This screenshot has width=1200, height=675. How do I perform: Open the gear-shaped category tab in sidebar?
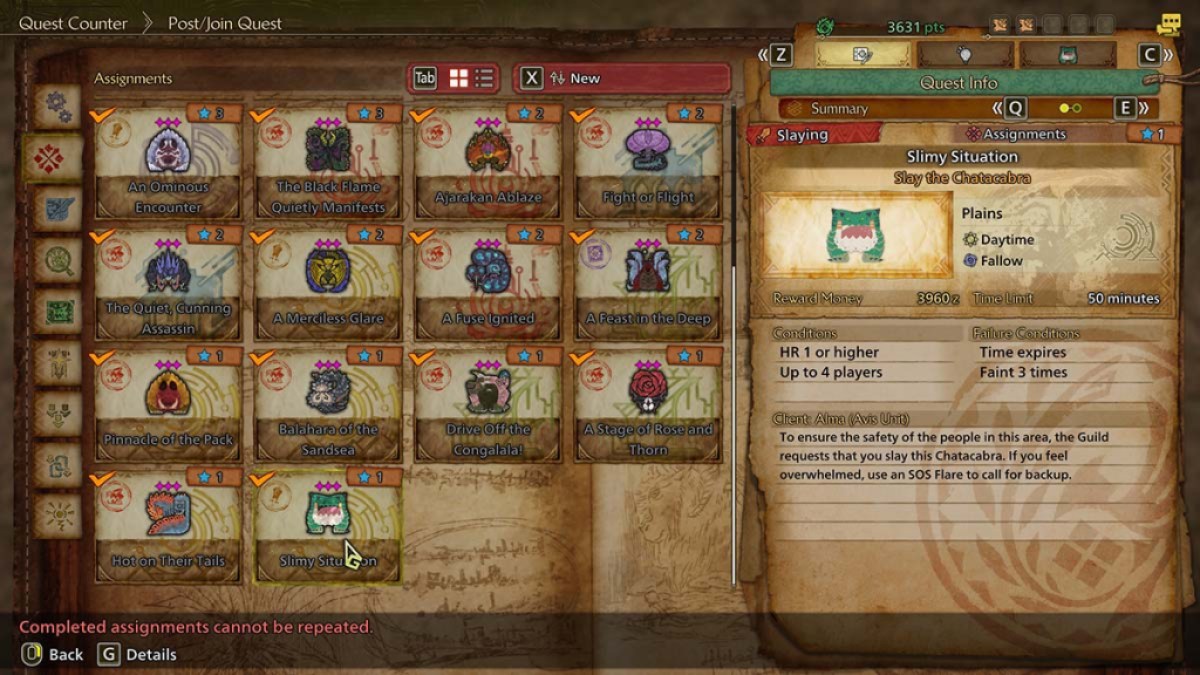point(57,107)
